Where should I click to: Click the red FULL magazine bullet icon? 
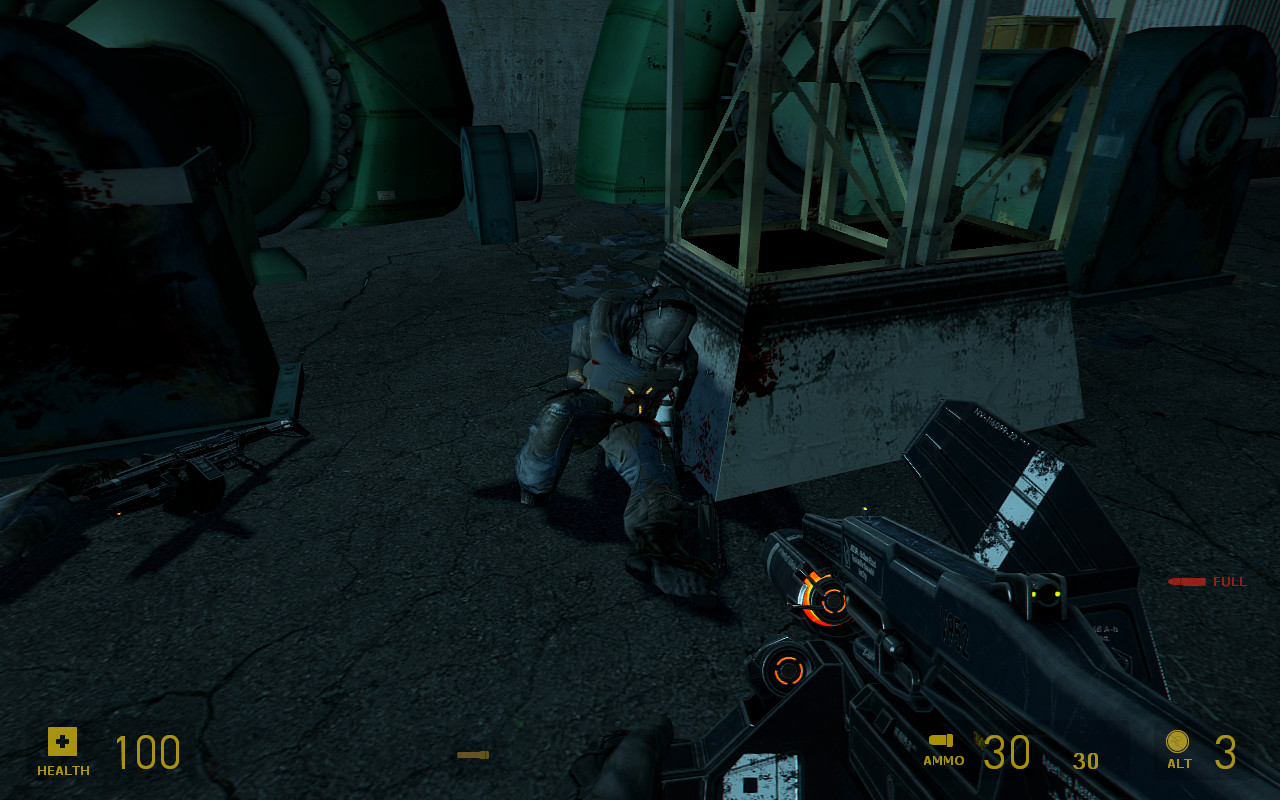pyautogui.click(x=1189, y=580)
